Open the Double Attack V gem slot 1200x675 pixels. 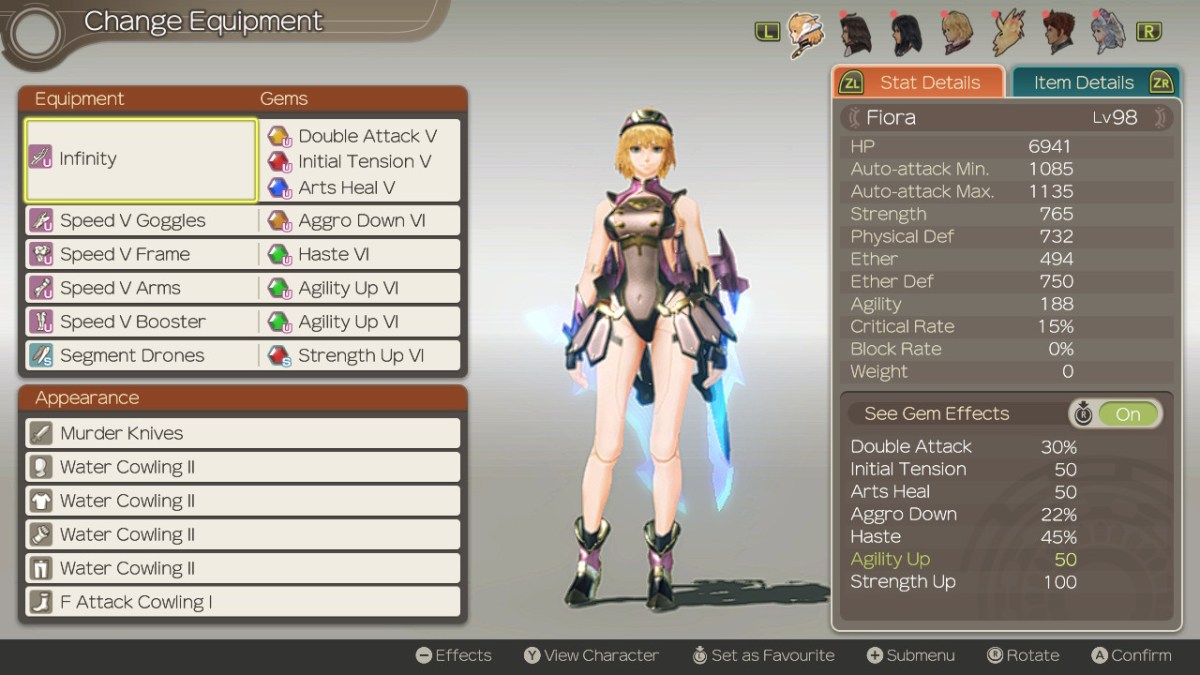366,136
